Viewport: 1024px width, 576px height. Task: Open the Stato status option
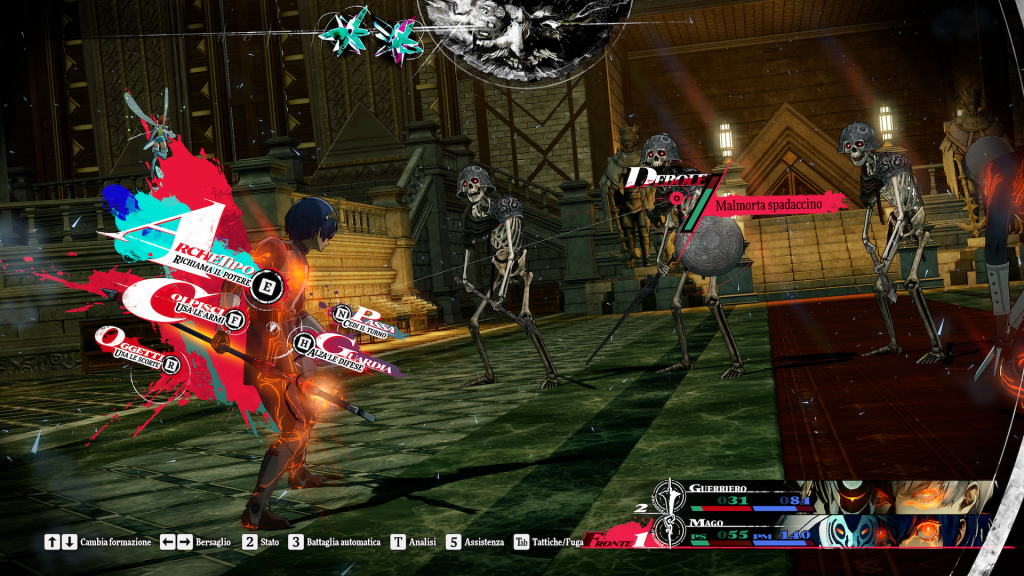pos(263,542)
